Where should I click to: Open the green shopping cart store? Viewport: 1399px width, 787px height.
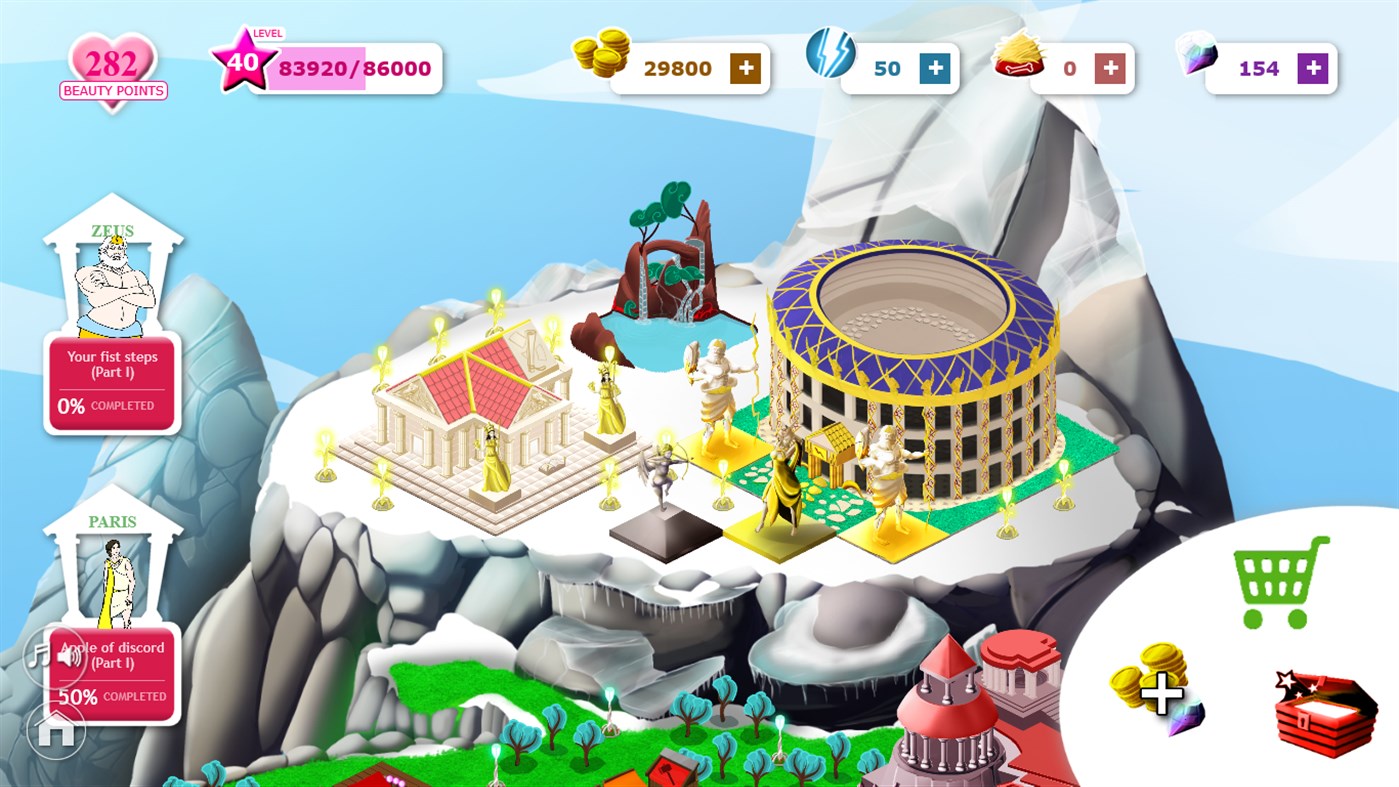pos(1280,582)
